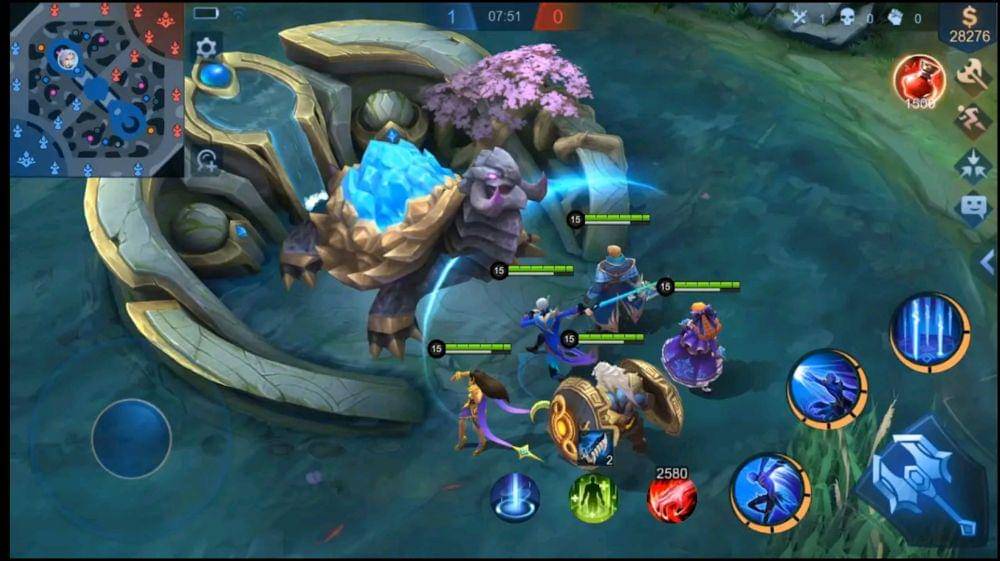Use the fanged beast item with count 2
The height and width of the screenshot is (561, 1000).
[593, 447]
